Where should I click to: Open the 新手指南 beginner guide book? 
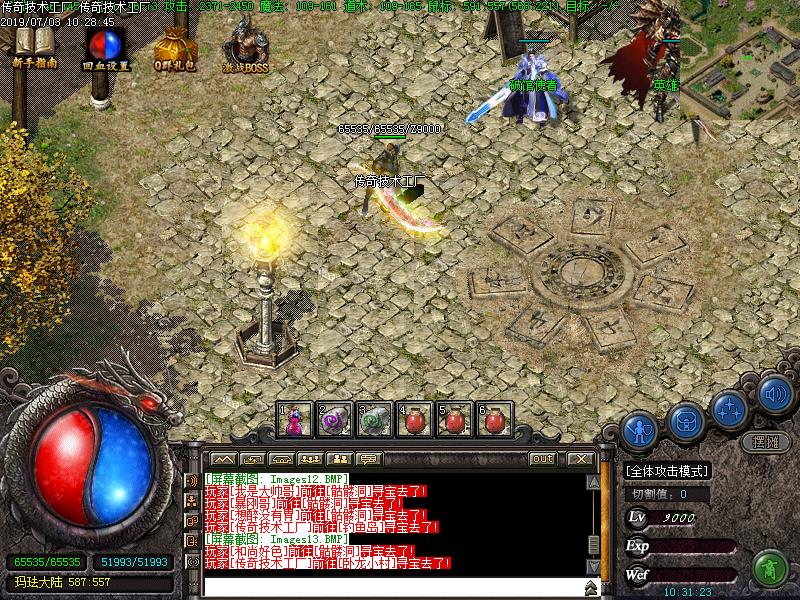point(34,45)
